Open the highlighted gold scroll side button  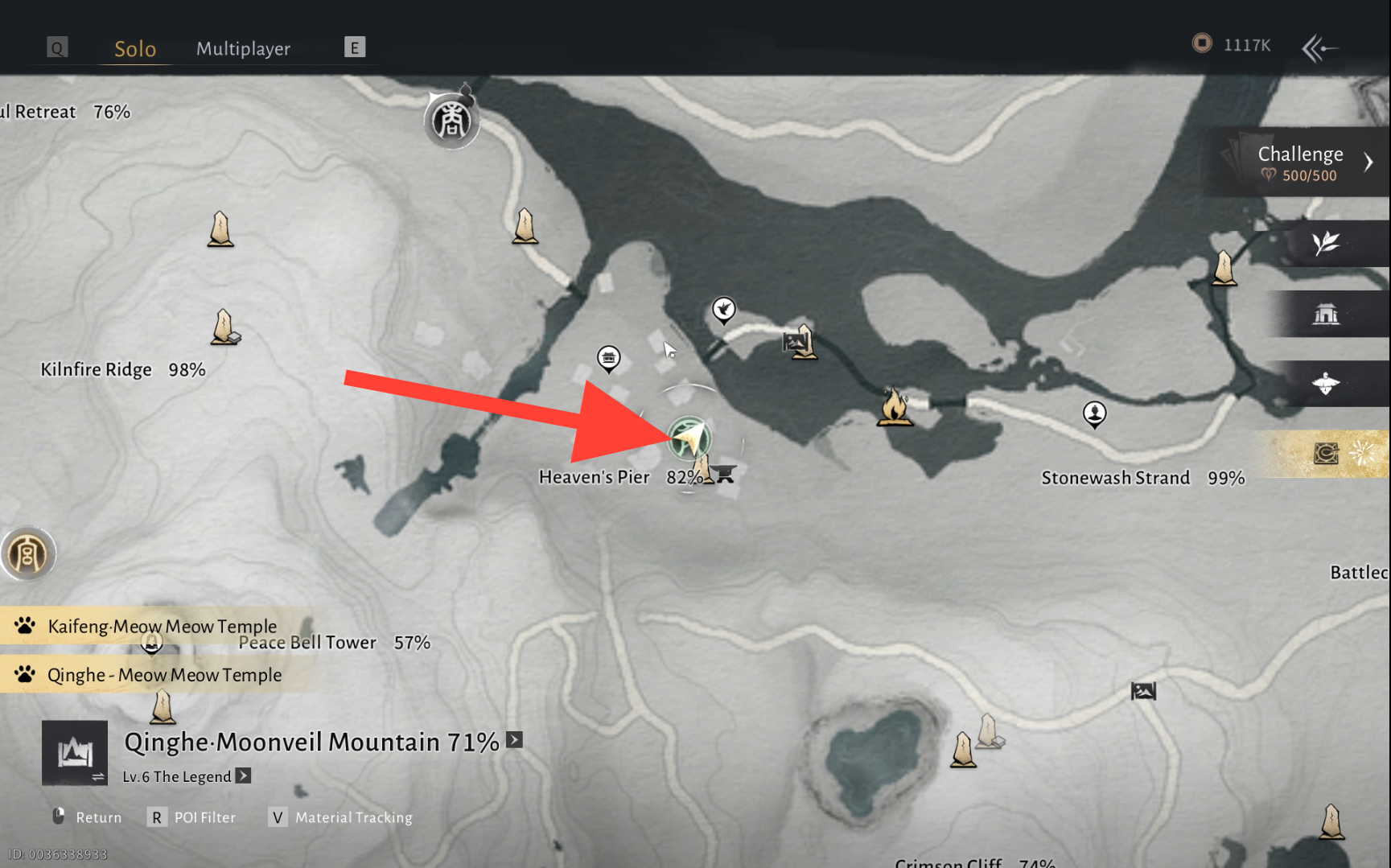[x=1326, y=454]
